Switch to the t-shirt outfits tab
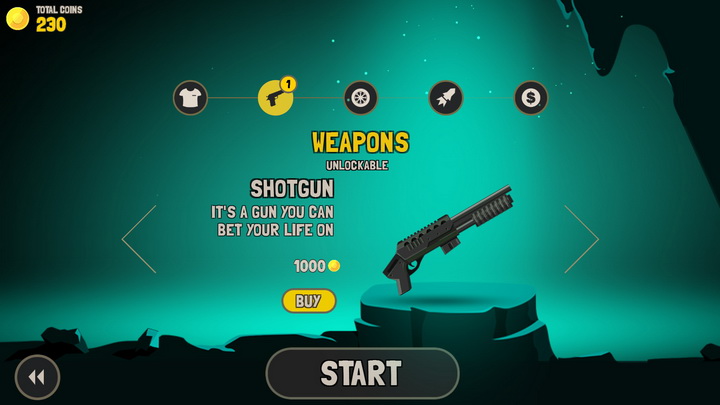This screenshot has width=720, height=405. pos(190,98)
